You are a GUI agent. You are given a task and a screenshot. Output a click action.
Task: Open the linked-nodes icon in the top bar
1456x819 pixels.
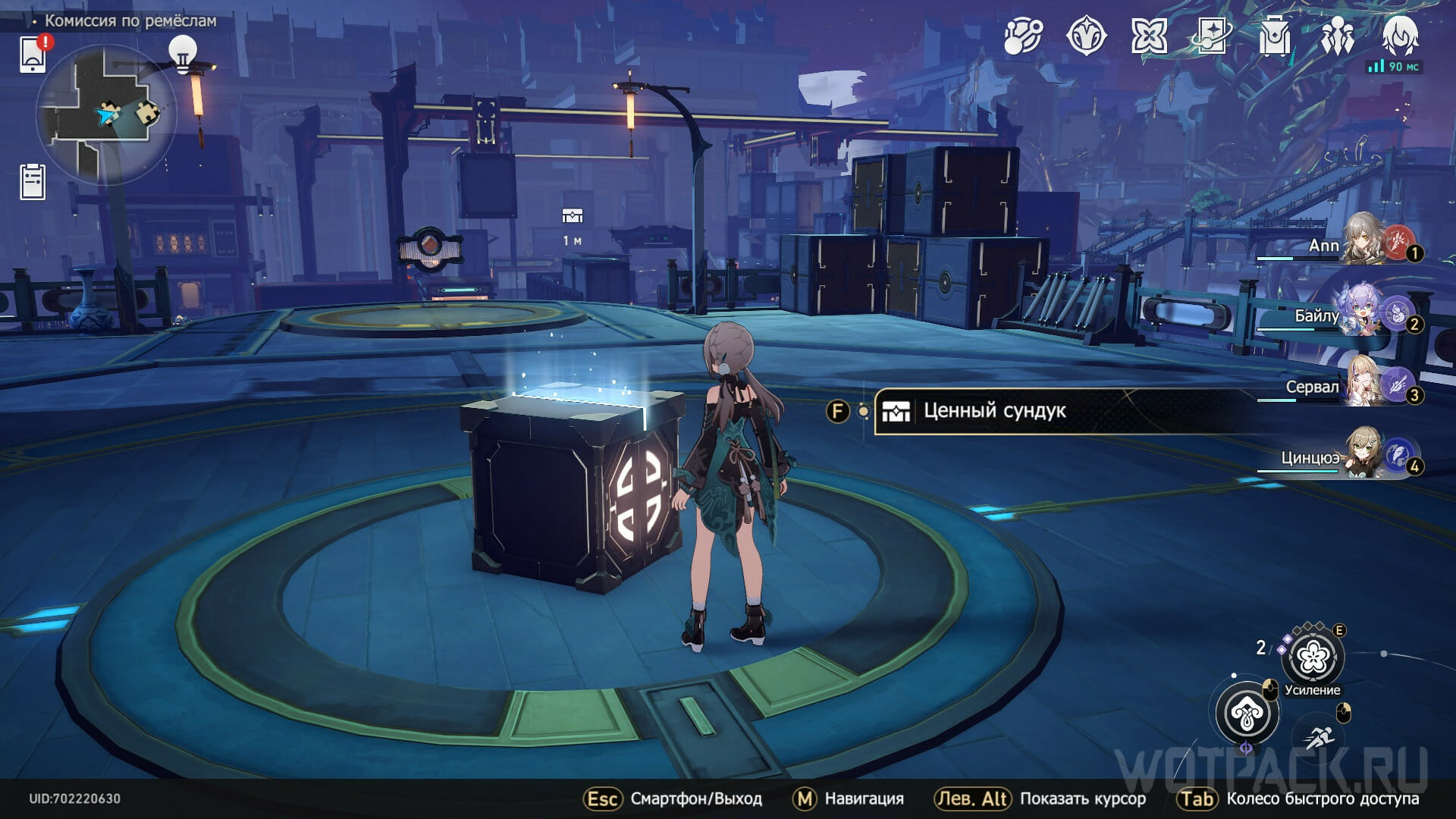[x=1023, y=36]
